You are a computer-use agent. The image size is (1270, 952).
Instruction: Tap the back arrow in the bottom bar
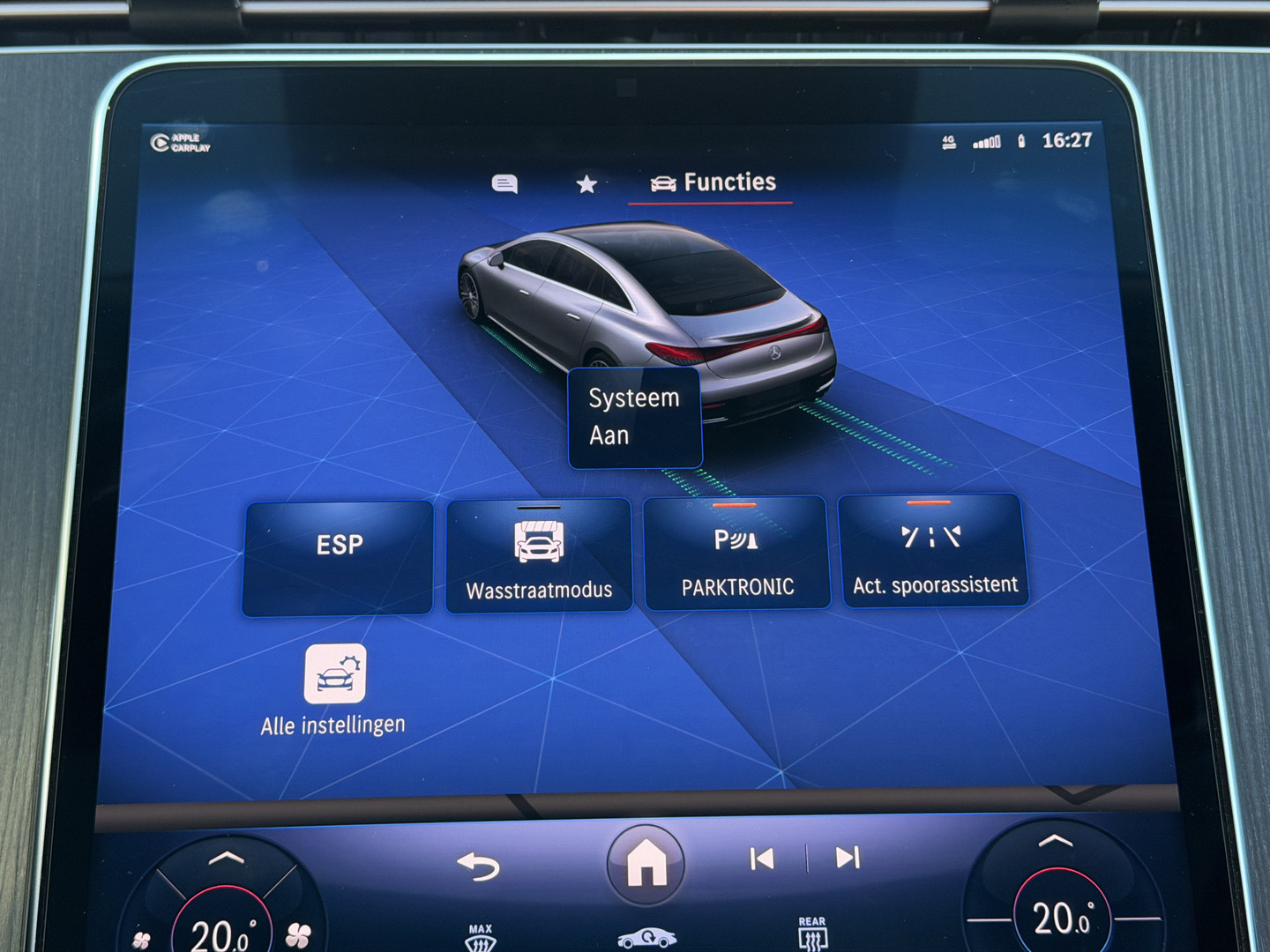pyautogui.click(x=477, y=866)
